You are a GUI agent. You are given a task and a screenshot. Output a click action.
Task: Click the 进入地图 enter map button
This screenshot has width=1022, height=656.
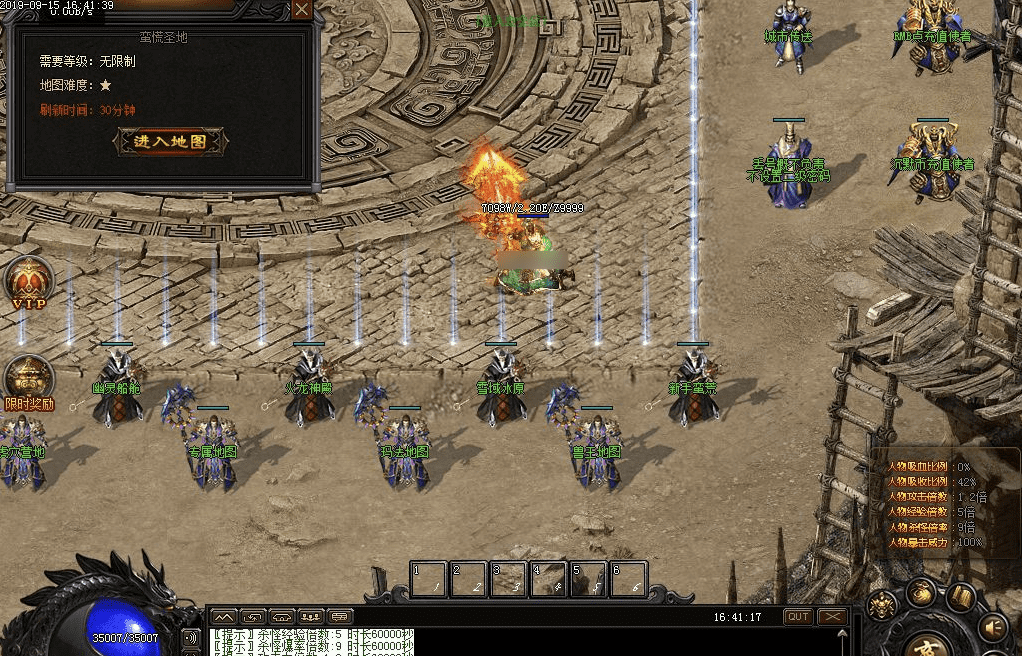171,142
